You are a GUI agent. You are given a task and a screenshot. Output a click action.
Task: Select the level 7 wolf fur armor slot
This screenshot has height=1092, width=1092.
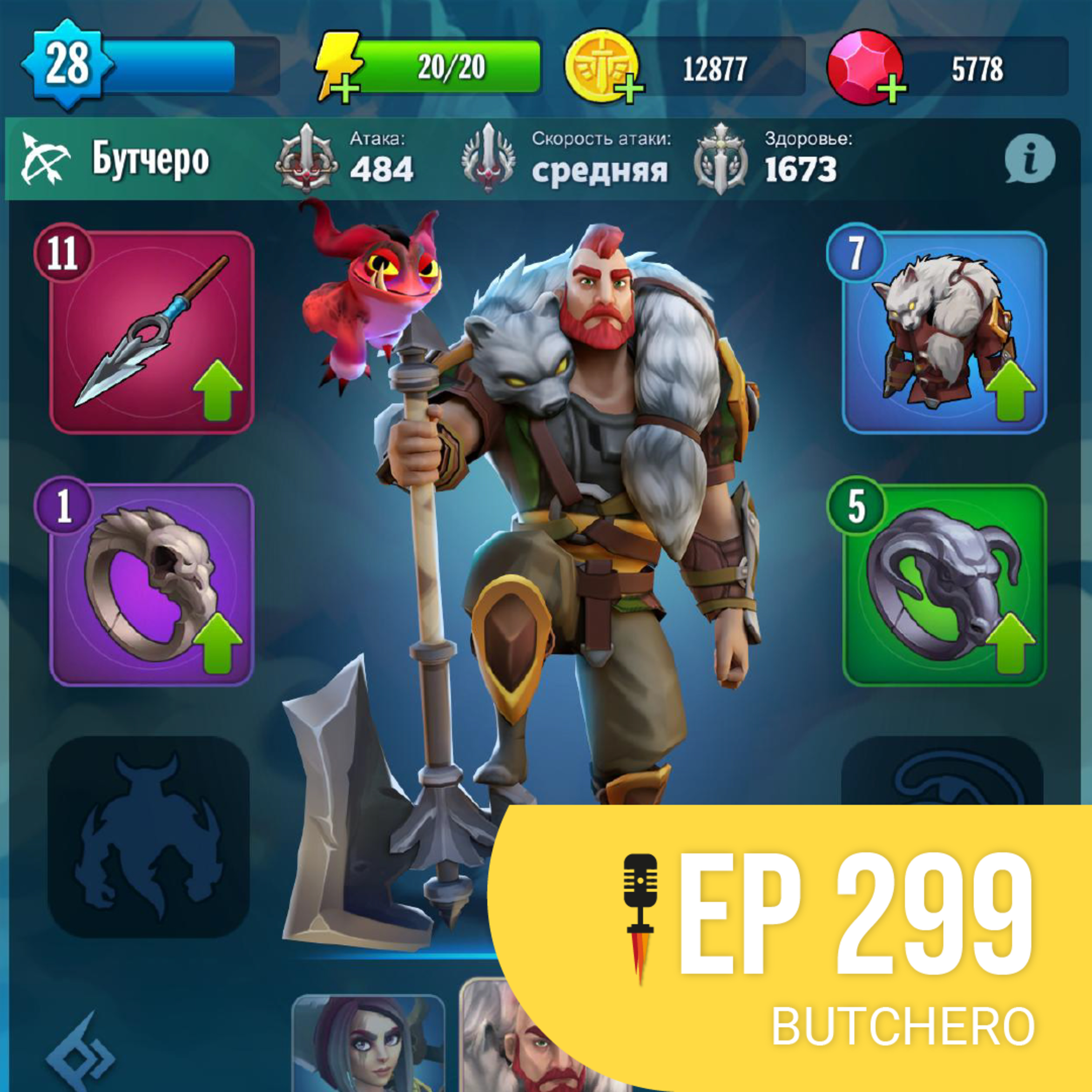pos(943,332)
